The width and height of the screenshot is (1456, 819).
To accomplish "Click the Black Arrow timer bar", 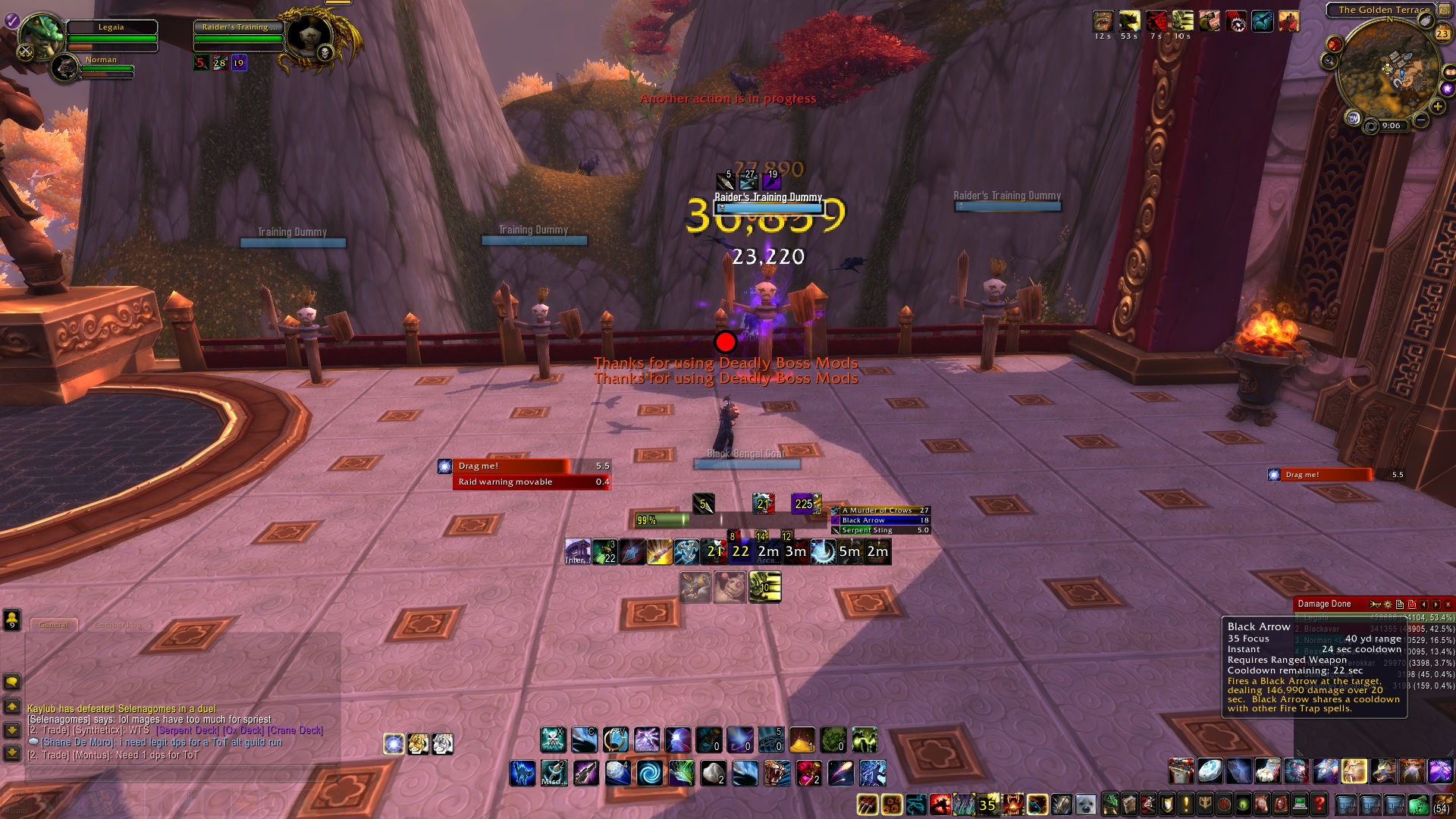I will click(880, 520).
